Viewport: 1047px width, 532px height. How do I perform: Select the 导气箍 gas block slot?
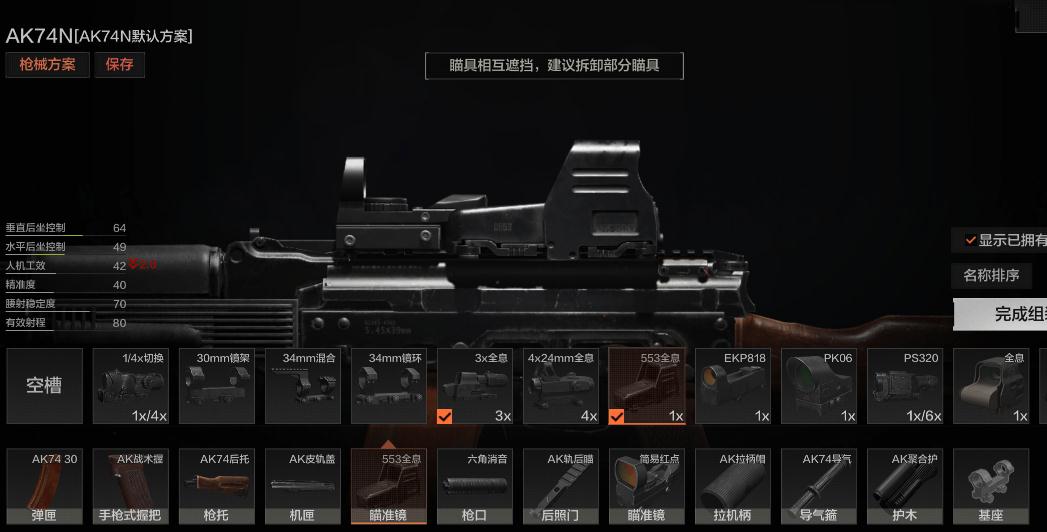point(818,487)
